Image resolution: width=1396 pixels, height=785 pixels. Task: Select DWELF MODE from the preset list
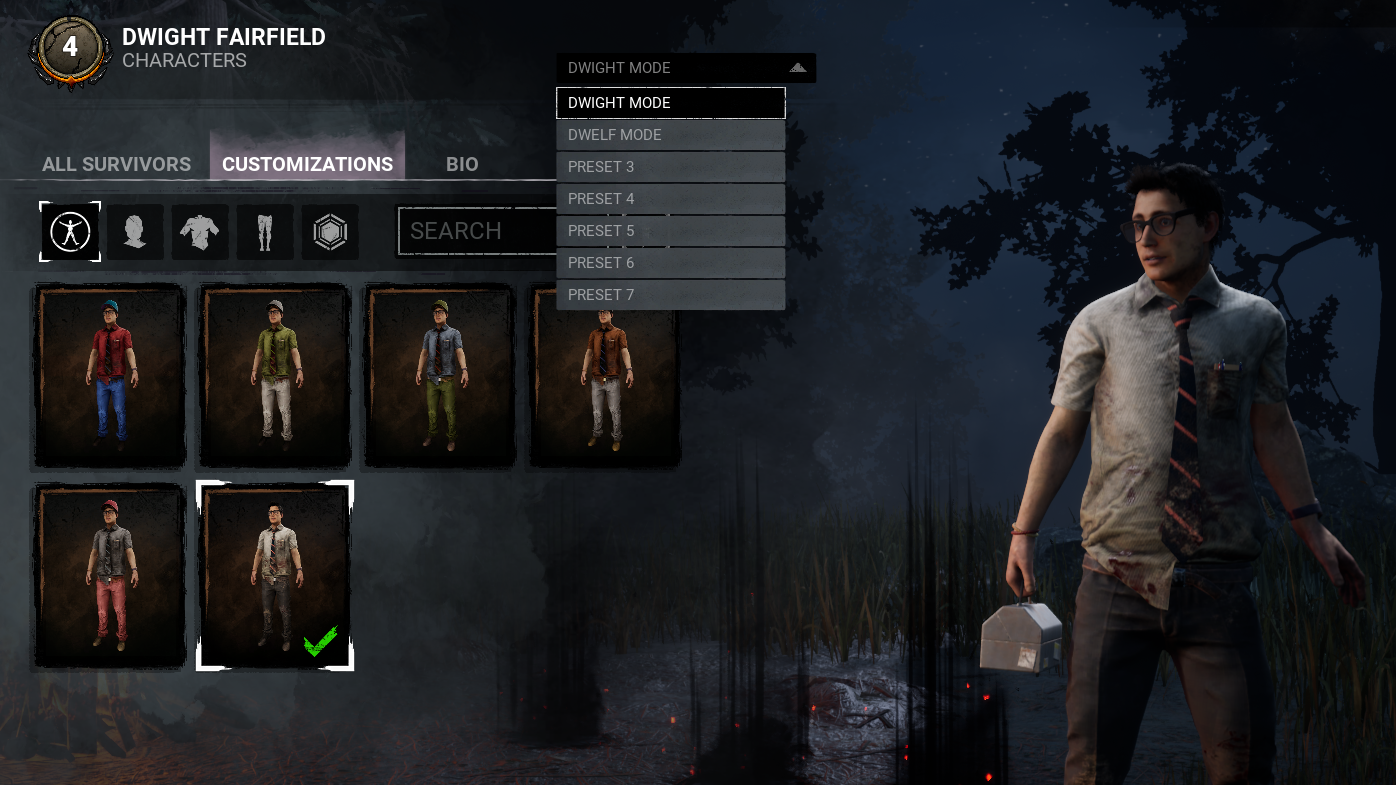[670, 134]
